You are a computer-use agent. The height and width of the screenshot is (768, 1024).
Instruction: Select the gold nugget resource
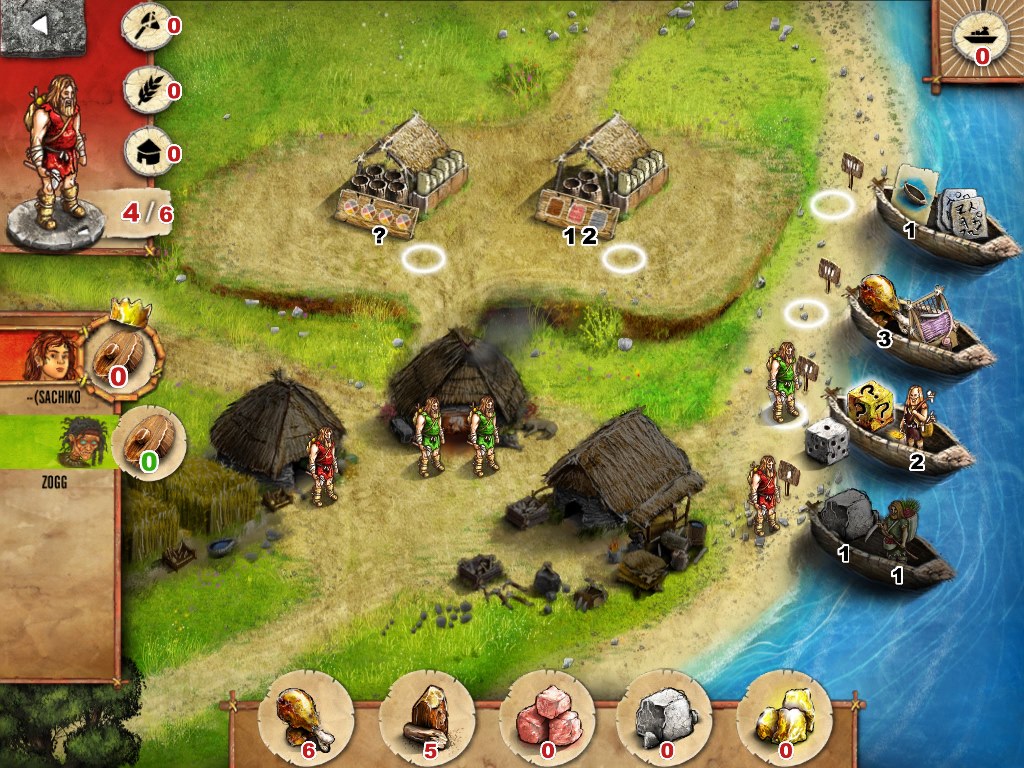[784, 716]
